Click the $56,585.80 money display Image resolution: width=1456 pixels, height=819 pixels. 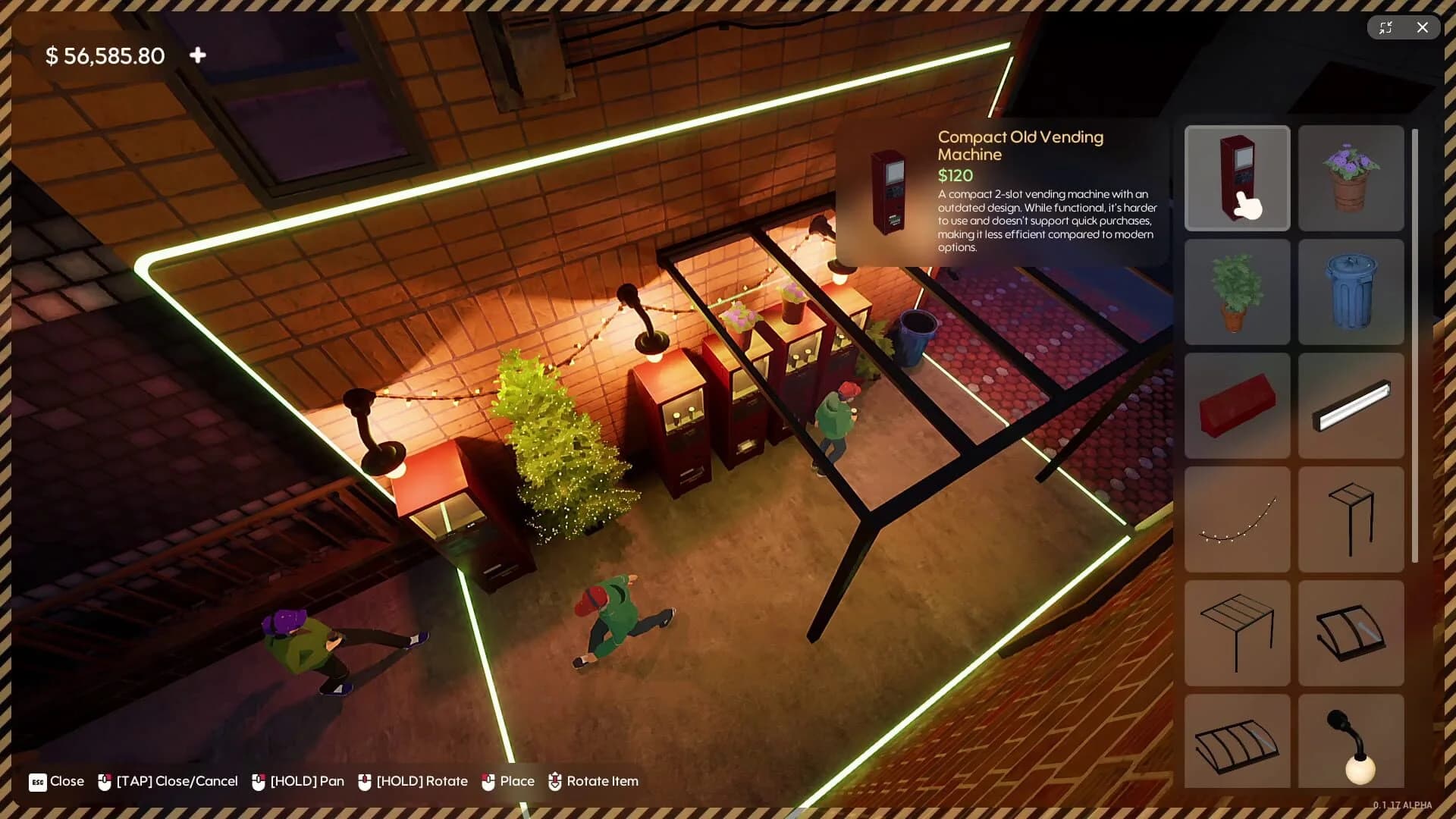106,55
